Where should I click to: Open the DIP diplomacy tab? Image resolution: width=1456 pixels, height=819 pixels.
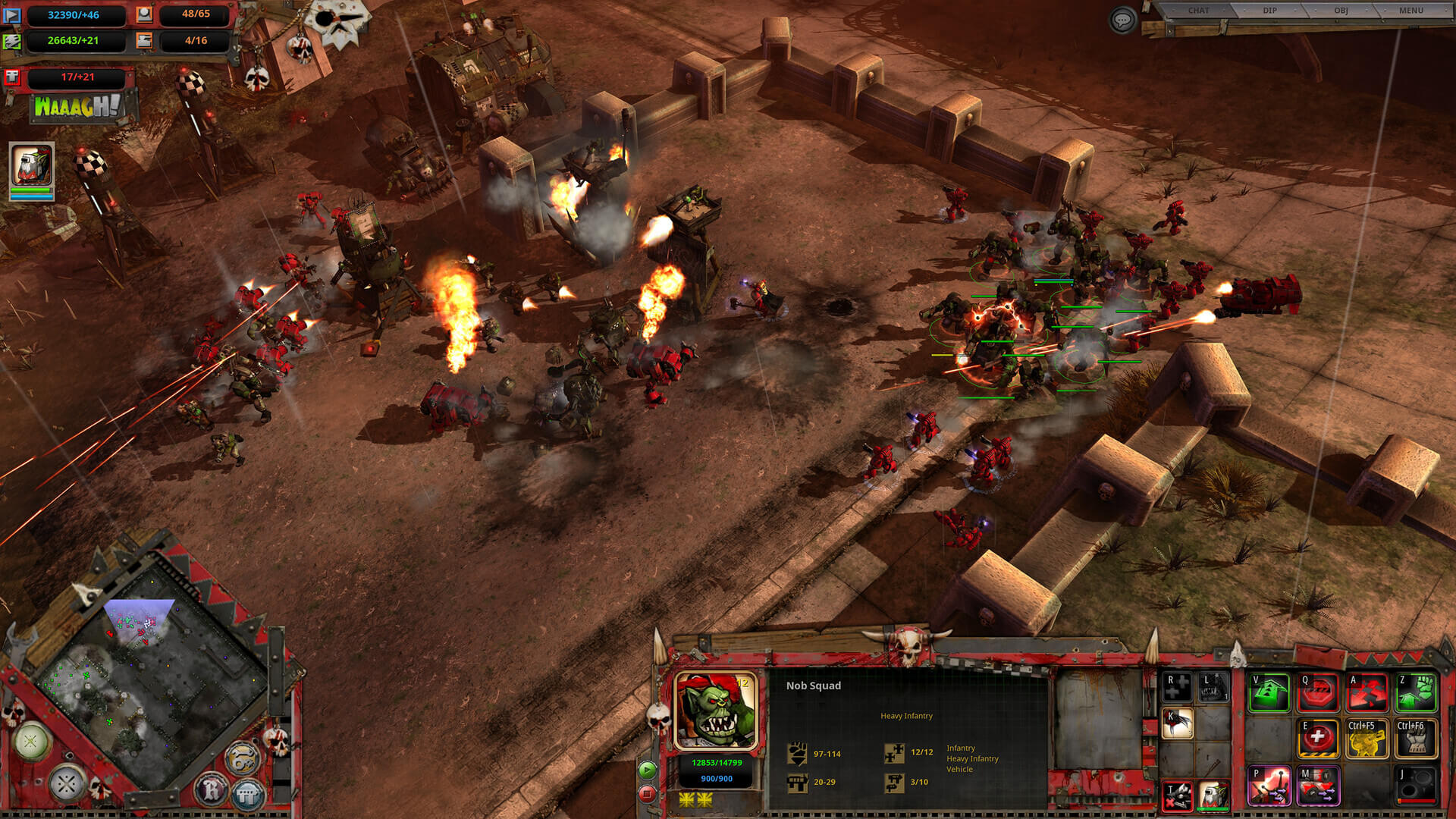[1269, 11]
